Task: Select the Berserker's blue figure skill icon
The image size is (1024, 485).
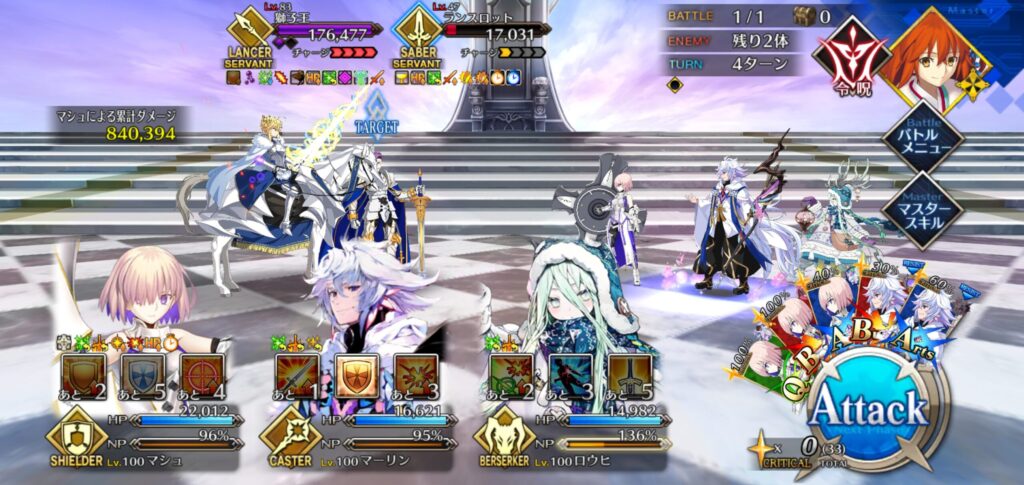Action: (x=570, y=376)
